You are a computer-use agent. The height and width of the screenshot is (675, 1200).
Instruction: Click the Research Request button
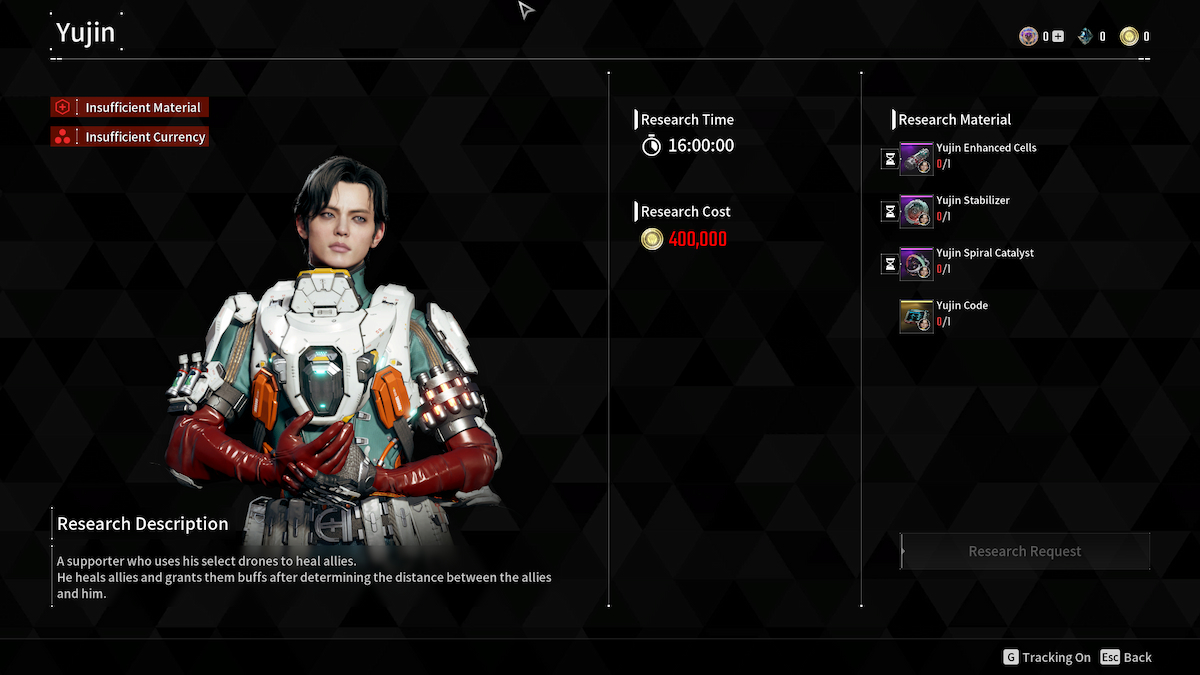pos(1025,551)
